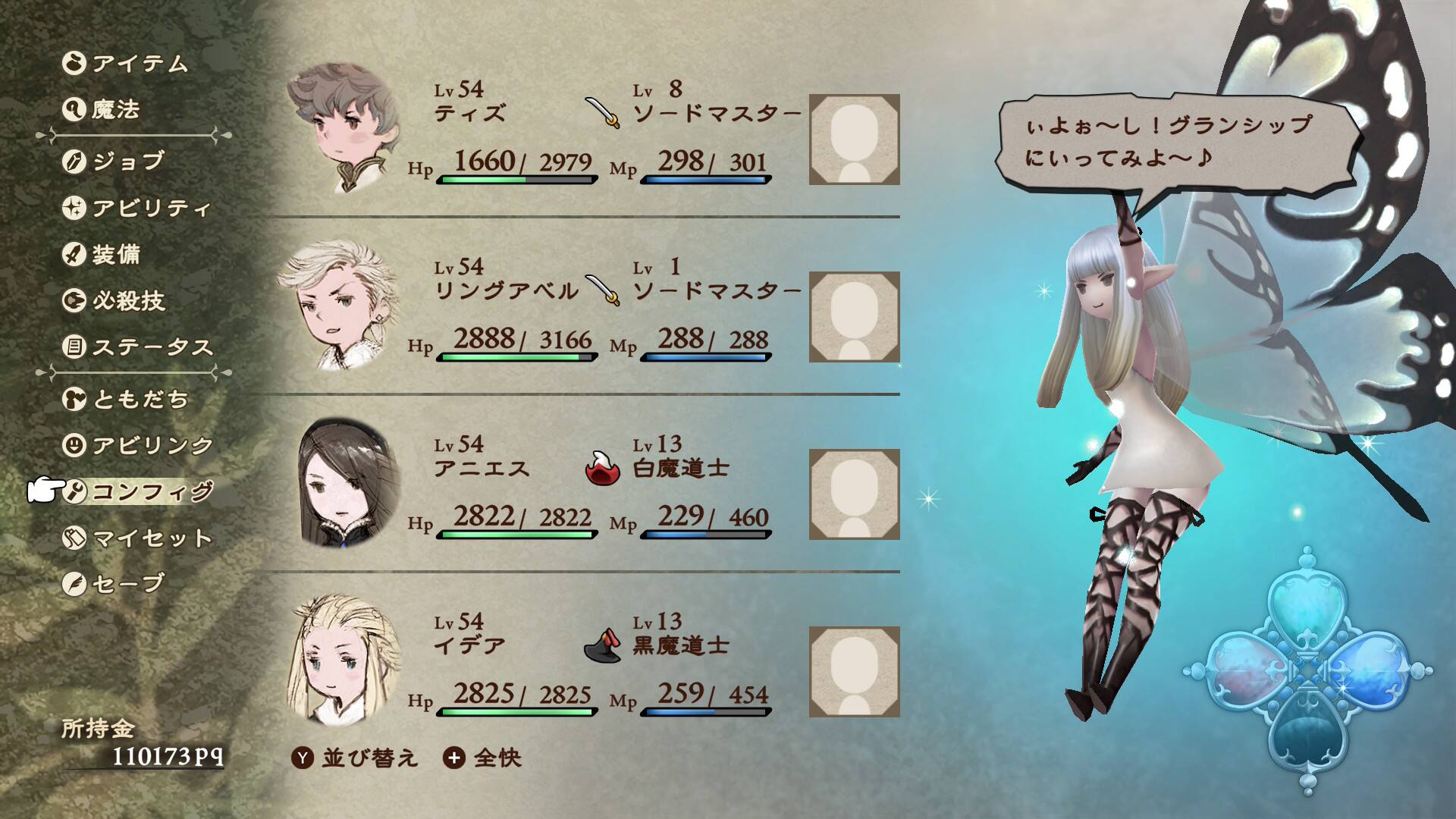The image size is (1456, 819).
Task: Select party member ティズ portrait
Action: (340, 129)
